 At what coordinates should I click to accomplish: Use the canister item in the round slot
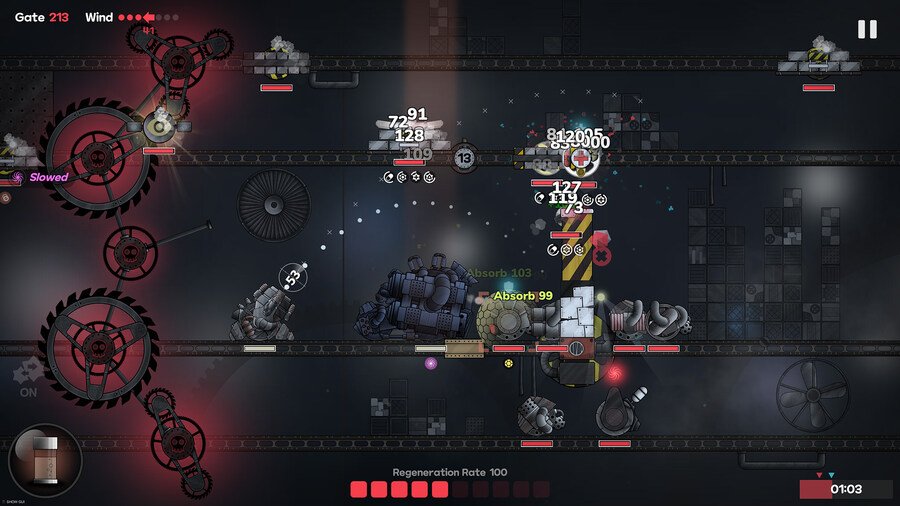(45, 461)
